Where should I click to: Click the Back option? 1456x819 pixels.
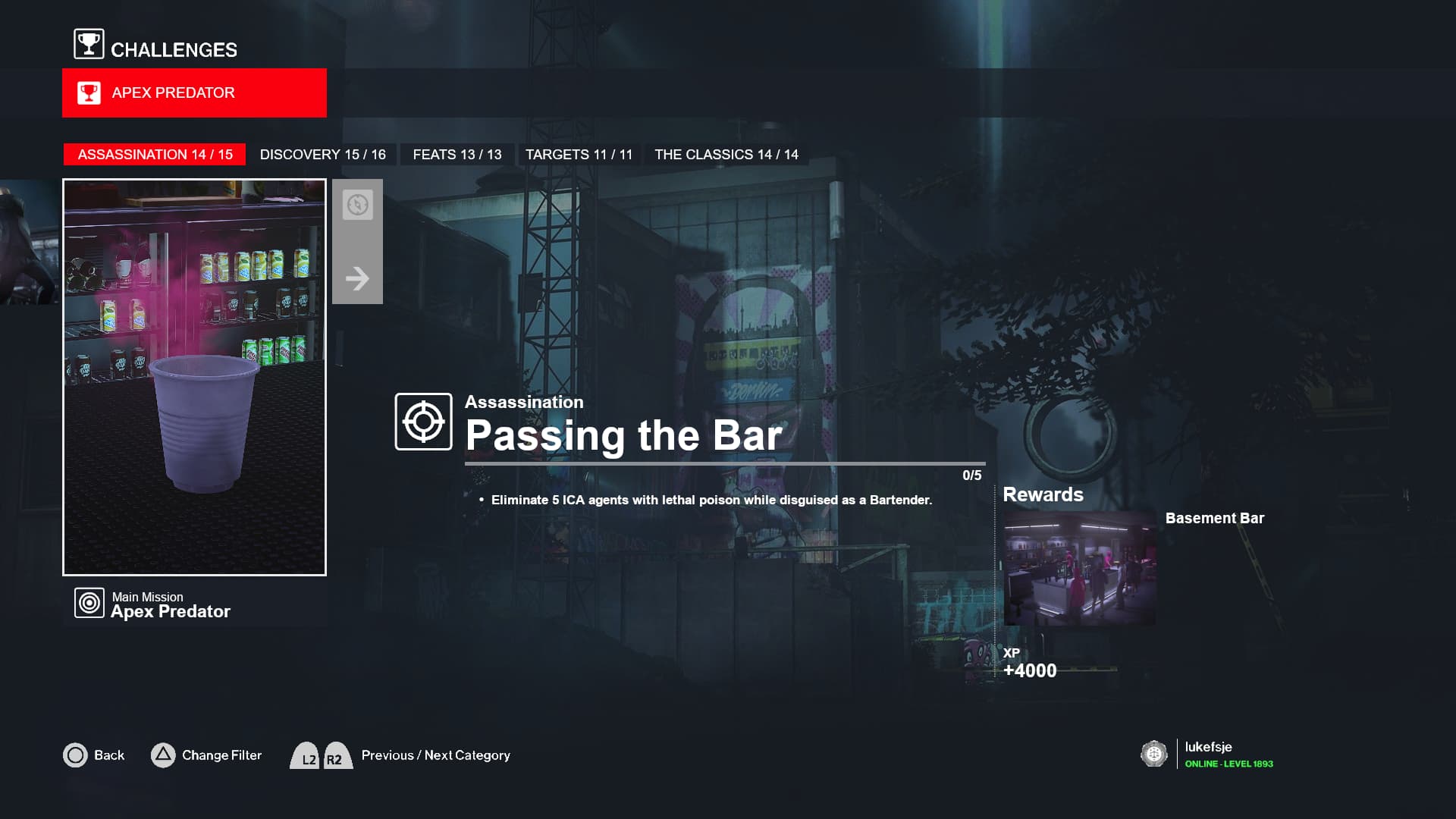point(94,755)
